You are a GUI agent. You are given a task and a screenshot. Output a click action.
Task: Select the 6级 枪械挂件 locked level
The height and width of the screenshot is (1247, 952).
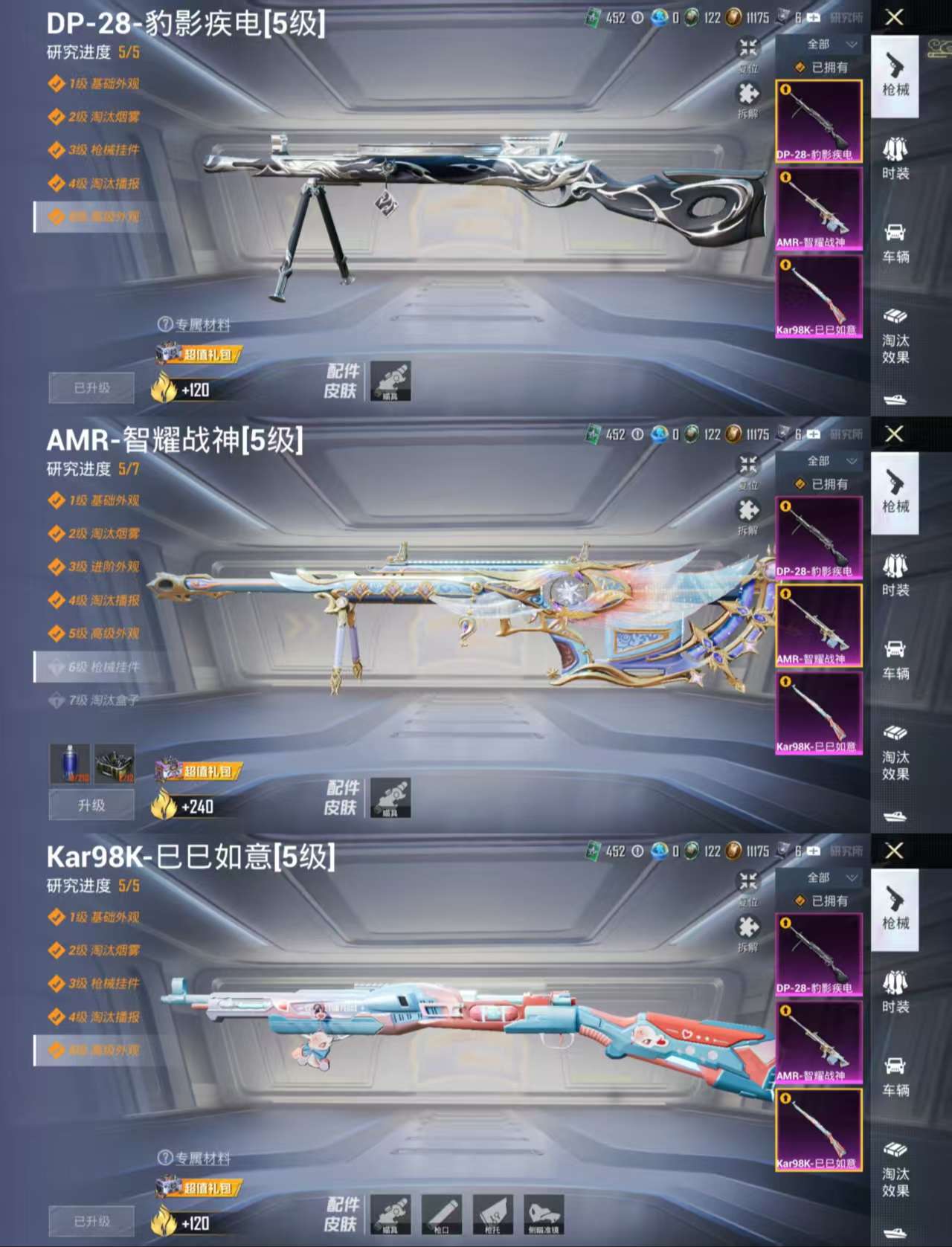(x=97, y=668)
